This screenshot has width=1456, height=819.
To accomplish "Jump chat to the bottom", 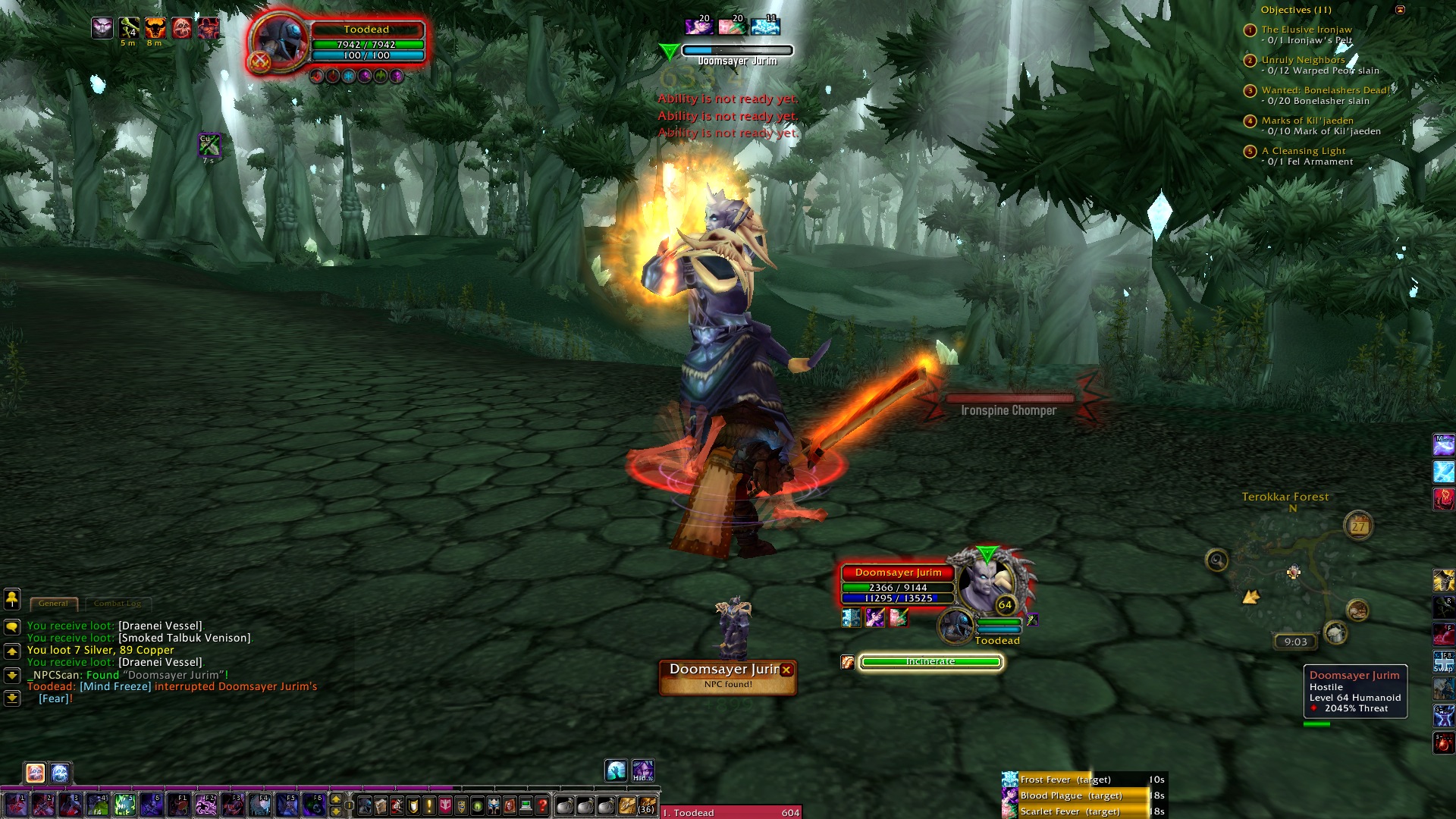I will pyautogui.click(x=12, y=698).
